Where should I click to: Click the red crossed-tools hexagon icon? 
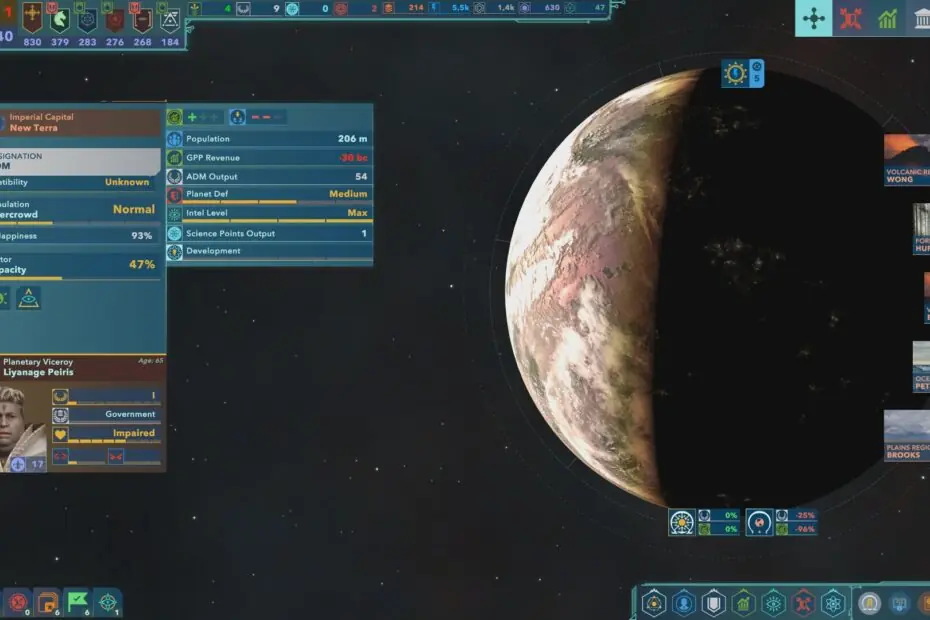(803, 603)
